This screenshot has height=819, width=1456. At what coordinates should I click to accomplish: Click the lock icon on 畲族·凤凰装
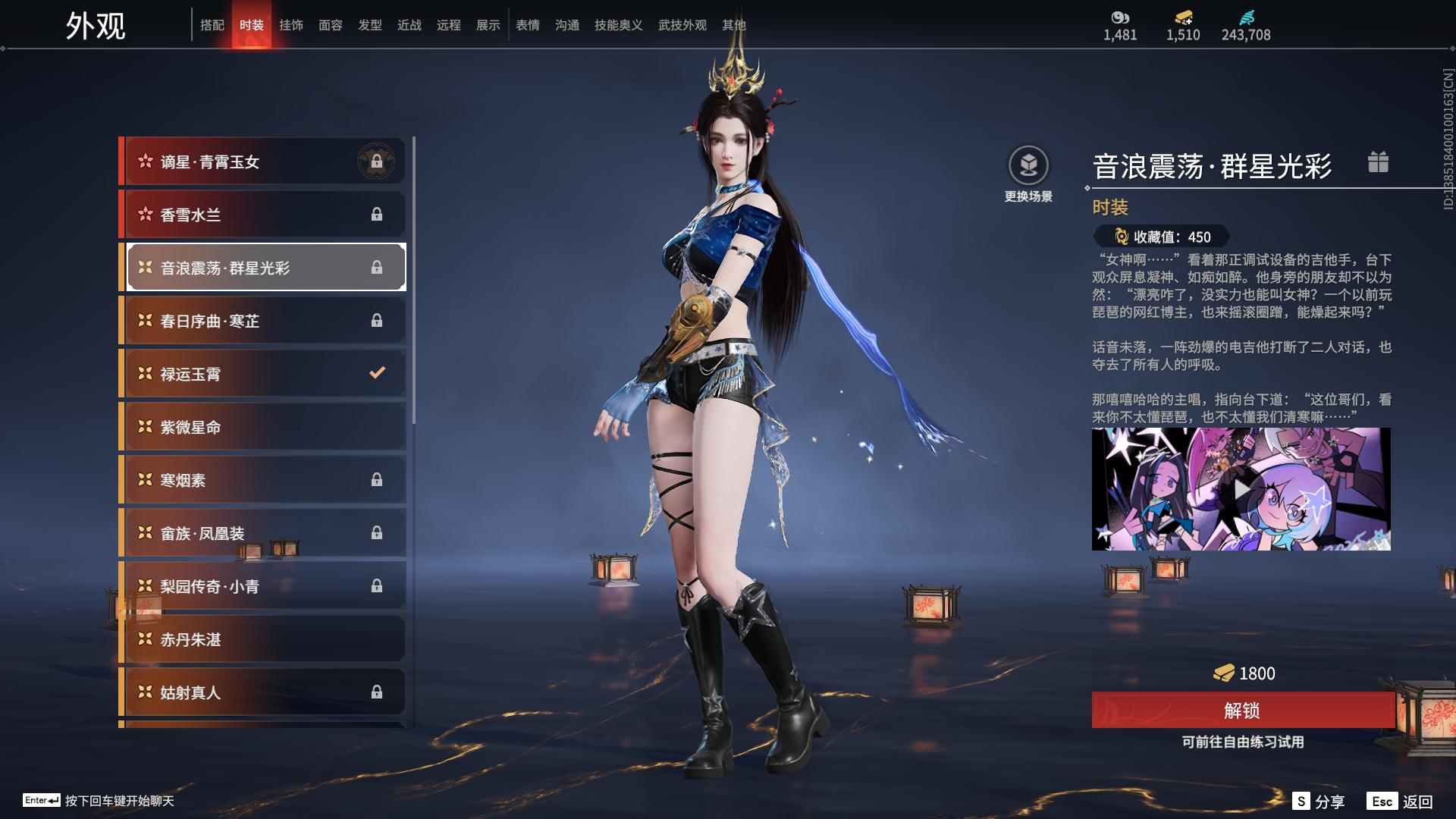point(378,532)
